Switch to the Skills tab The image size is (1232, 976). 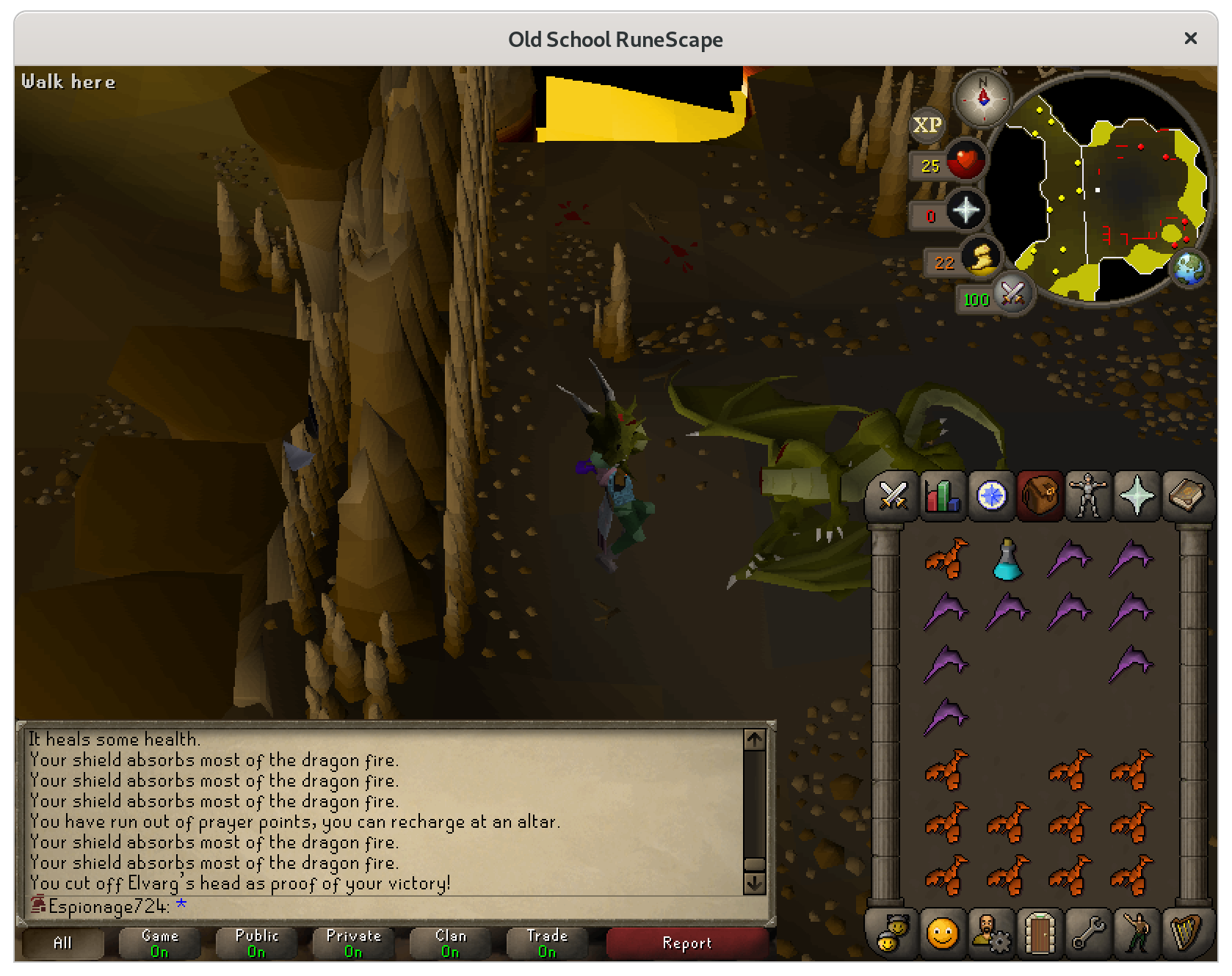pyautogui.click(x=942, y=496)
